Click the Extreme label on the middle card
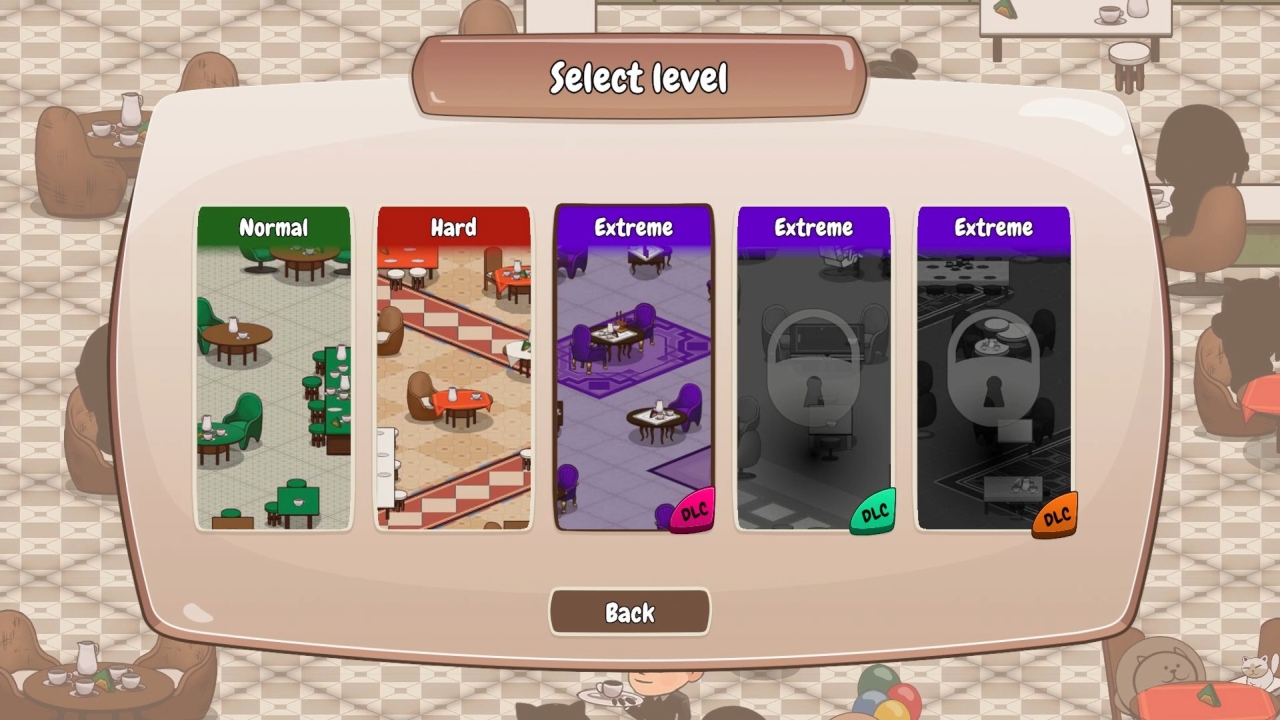The image size is (1280, 720). [x=632, y=228]
